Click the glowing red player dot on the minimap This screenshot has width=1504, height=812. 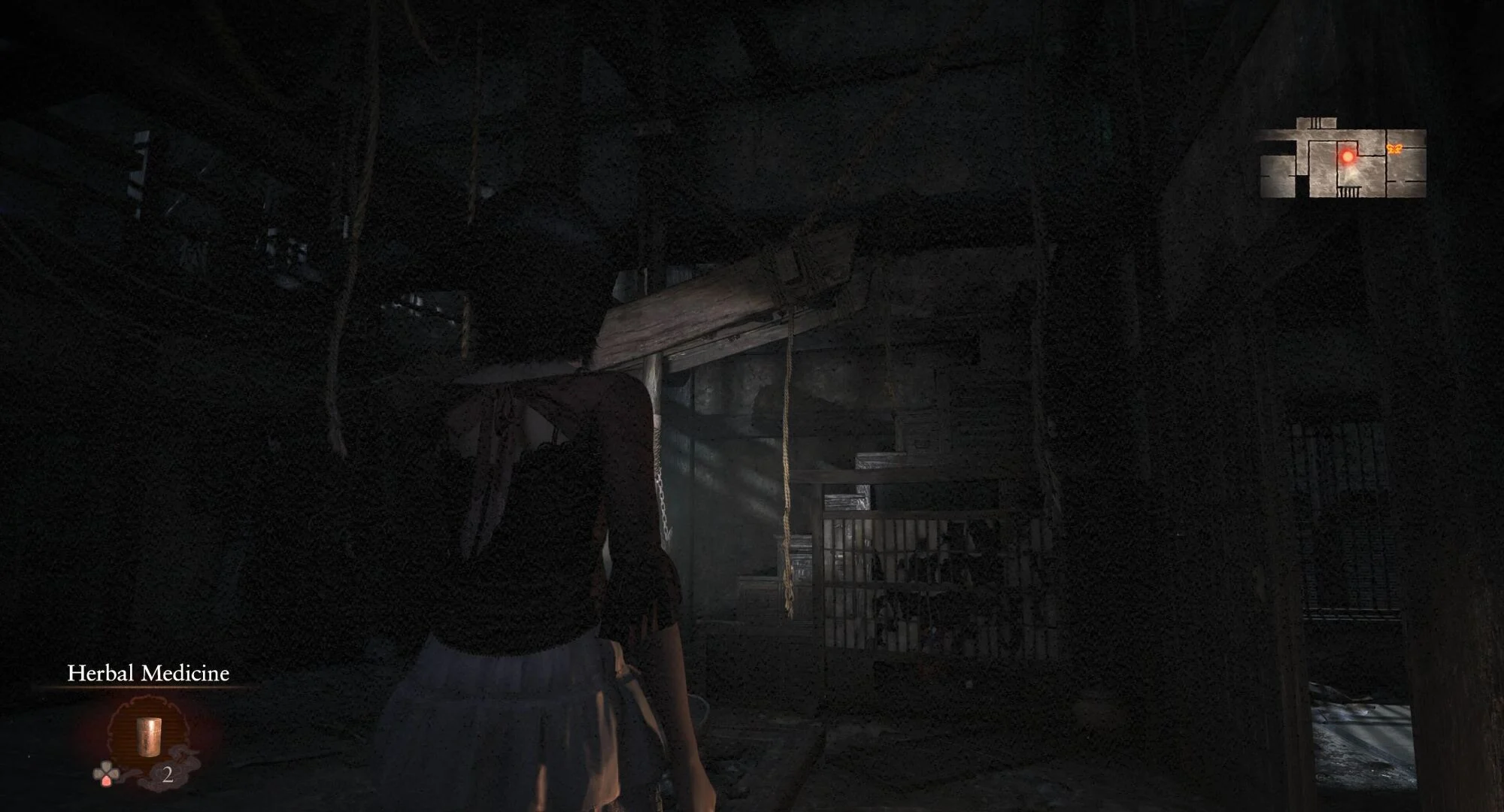click(1348, 156)
